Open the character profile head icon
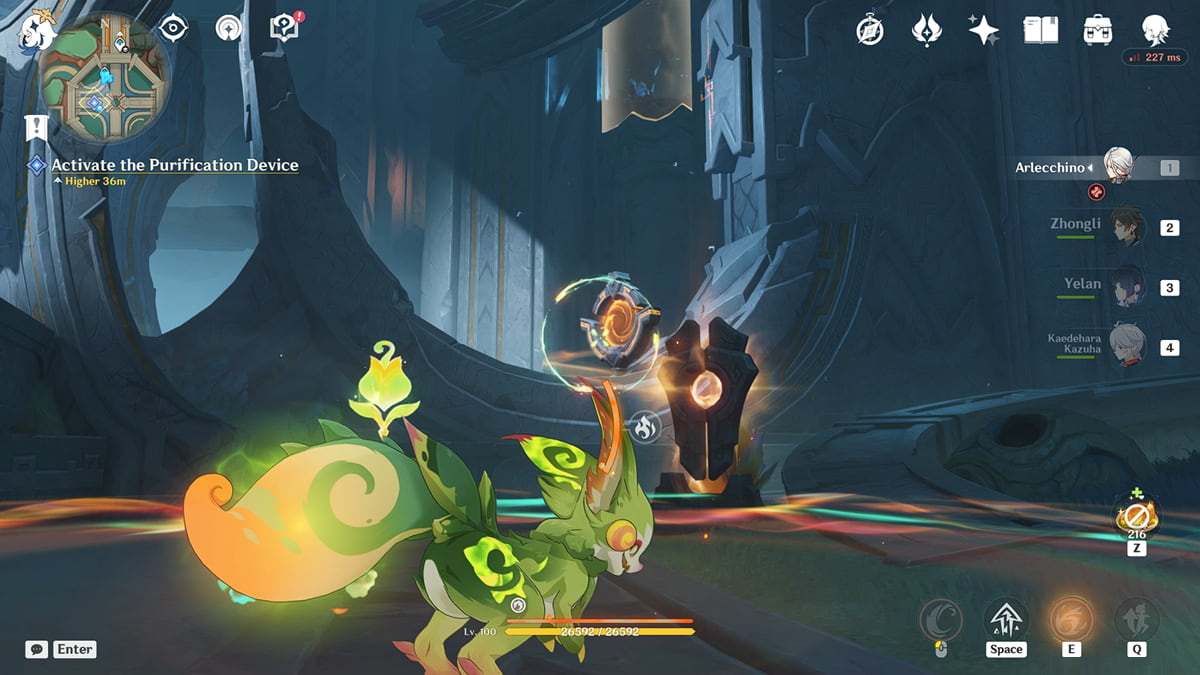Image resolution: width=1200 pixels, height=675 pixels. pyautogui.click(x=1155, y=30)
